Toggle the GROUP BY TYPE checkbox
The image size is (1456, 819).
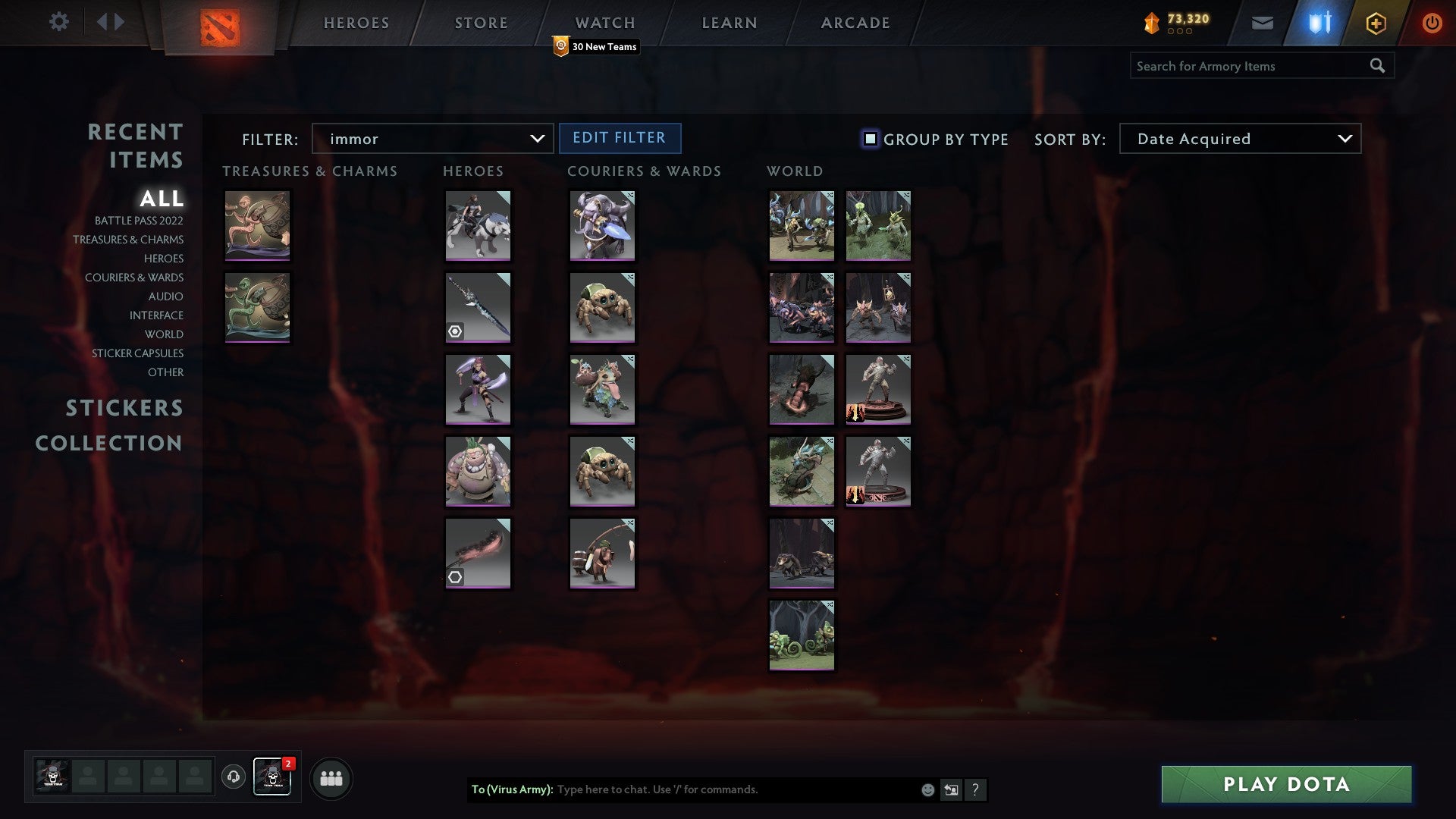pyautogui.click(x=869, y=139)
